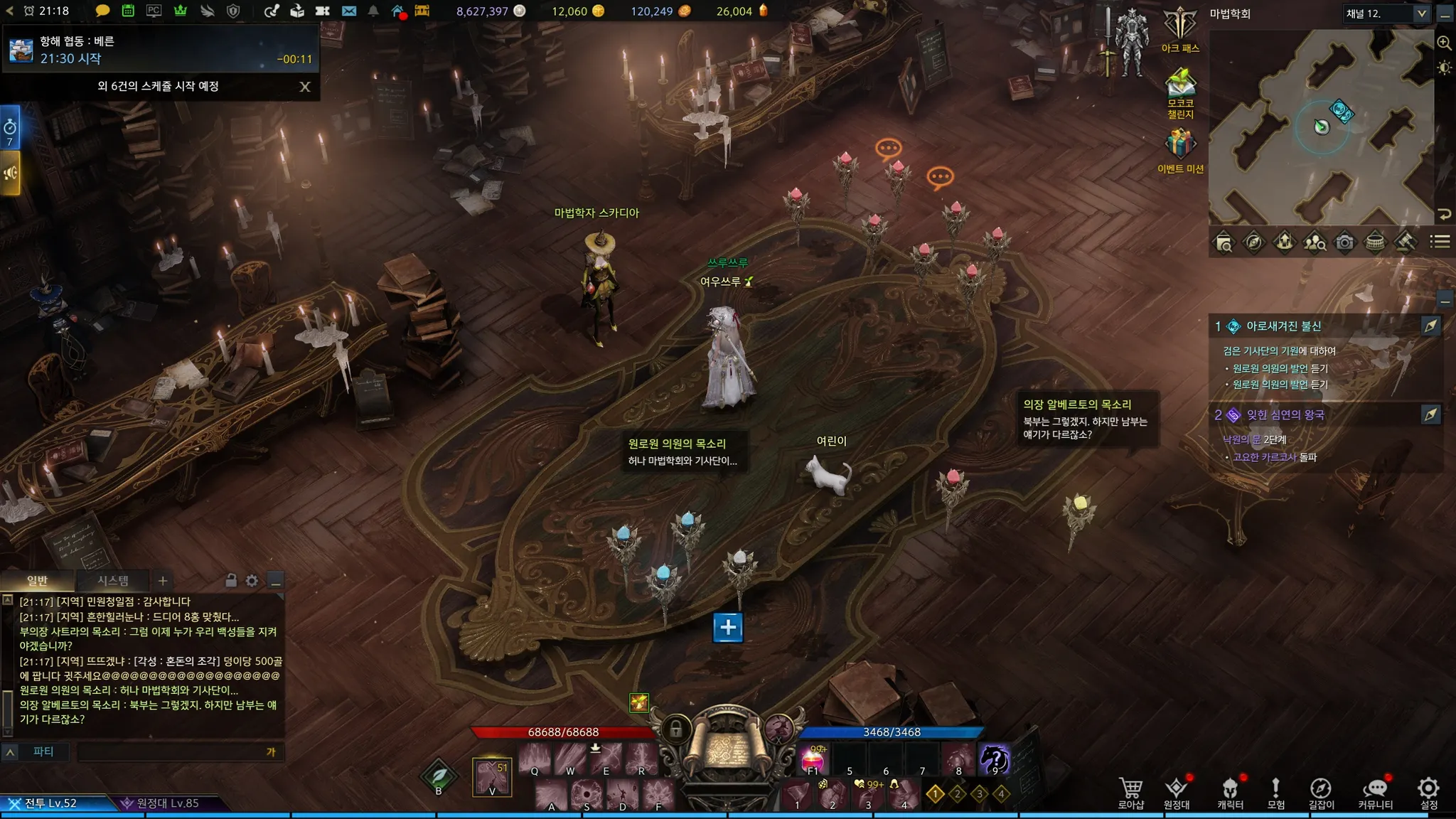Open chat window settings gear

click(252, 581)
